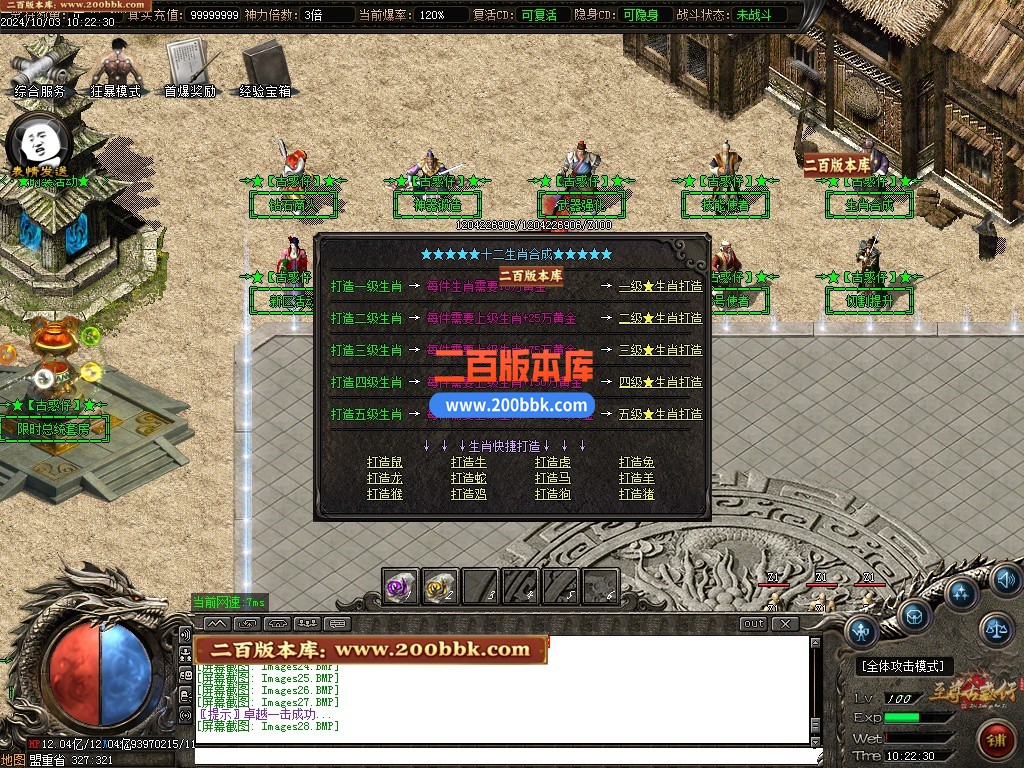Choose the 打造猪 quick forge link
The image size is (1024, 768).
point(637,494)
